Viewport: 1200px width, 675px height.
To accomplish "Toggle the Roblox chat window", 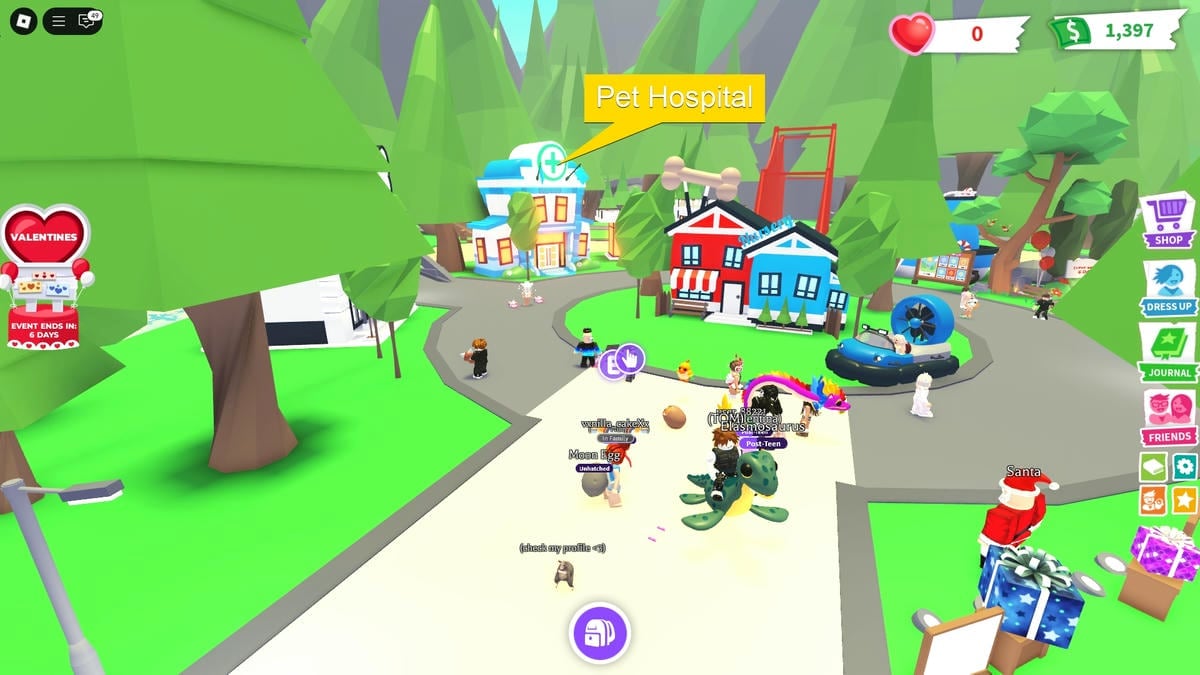I will (88, 20).
